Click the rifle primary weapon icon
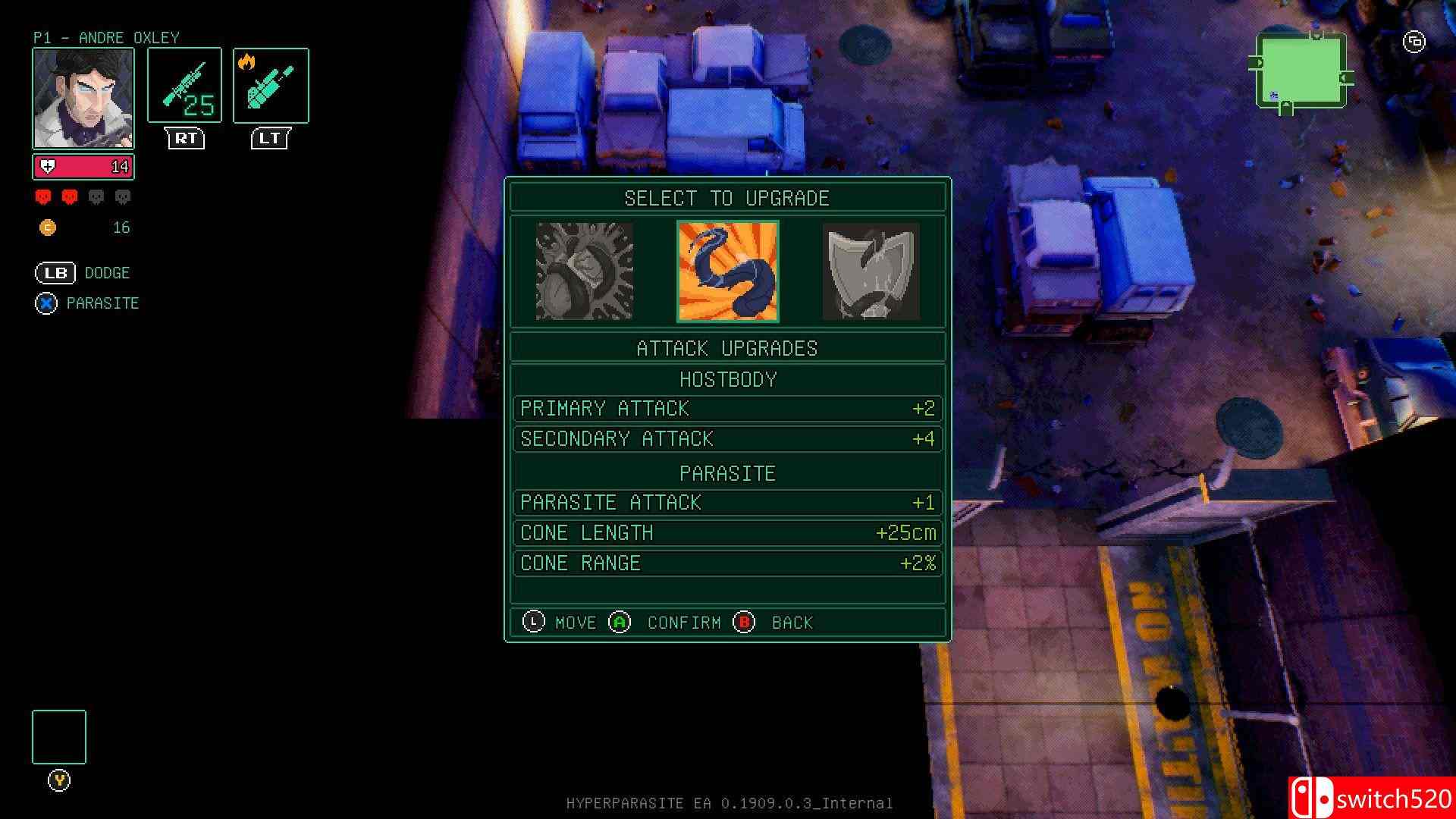Screen dimensions: 1456x819 pyautogui.click(x=184, y=85)
